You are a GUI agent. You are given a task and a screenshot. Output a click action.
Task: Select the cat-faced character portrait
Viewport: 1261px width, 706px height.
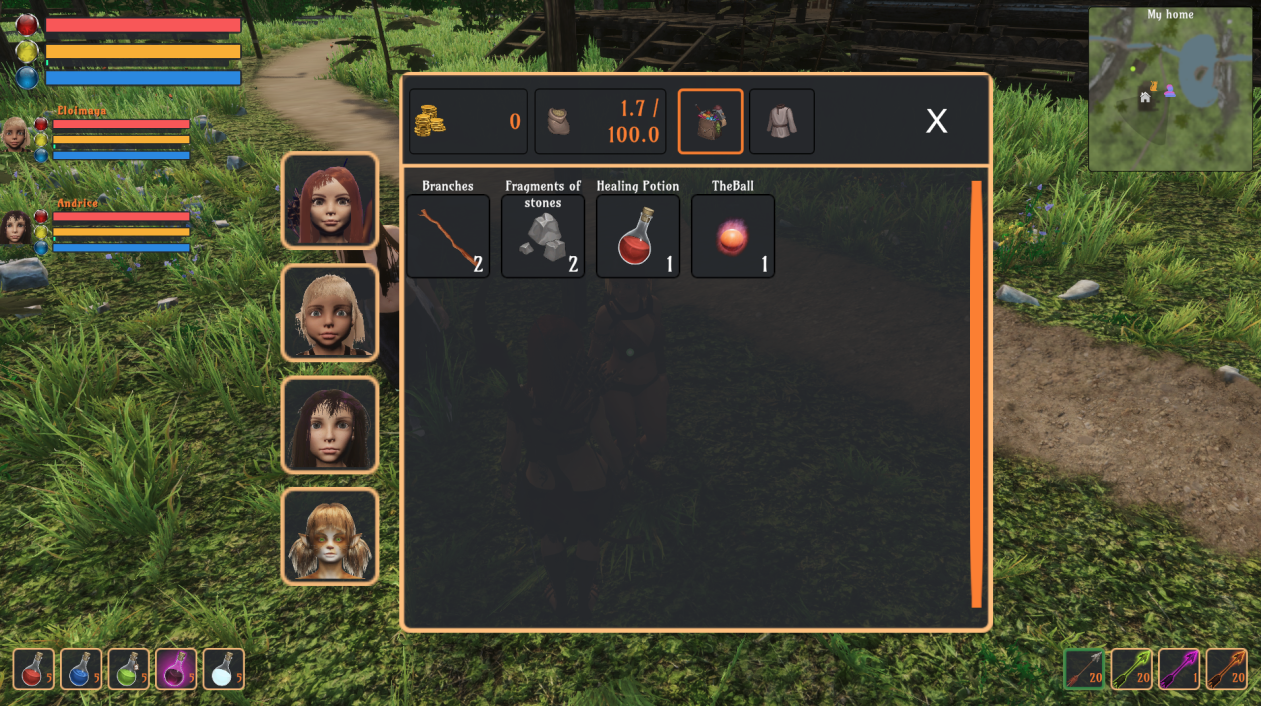[330, 536]
